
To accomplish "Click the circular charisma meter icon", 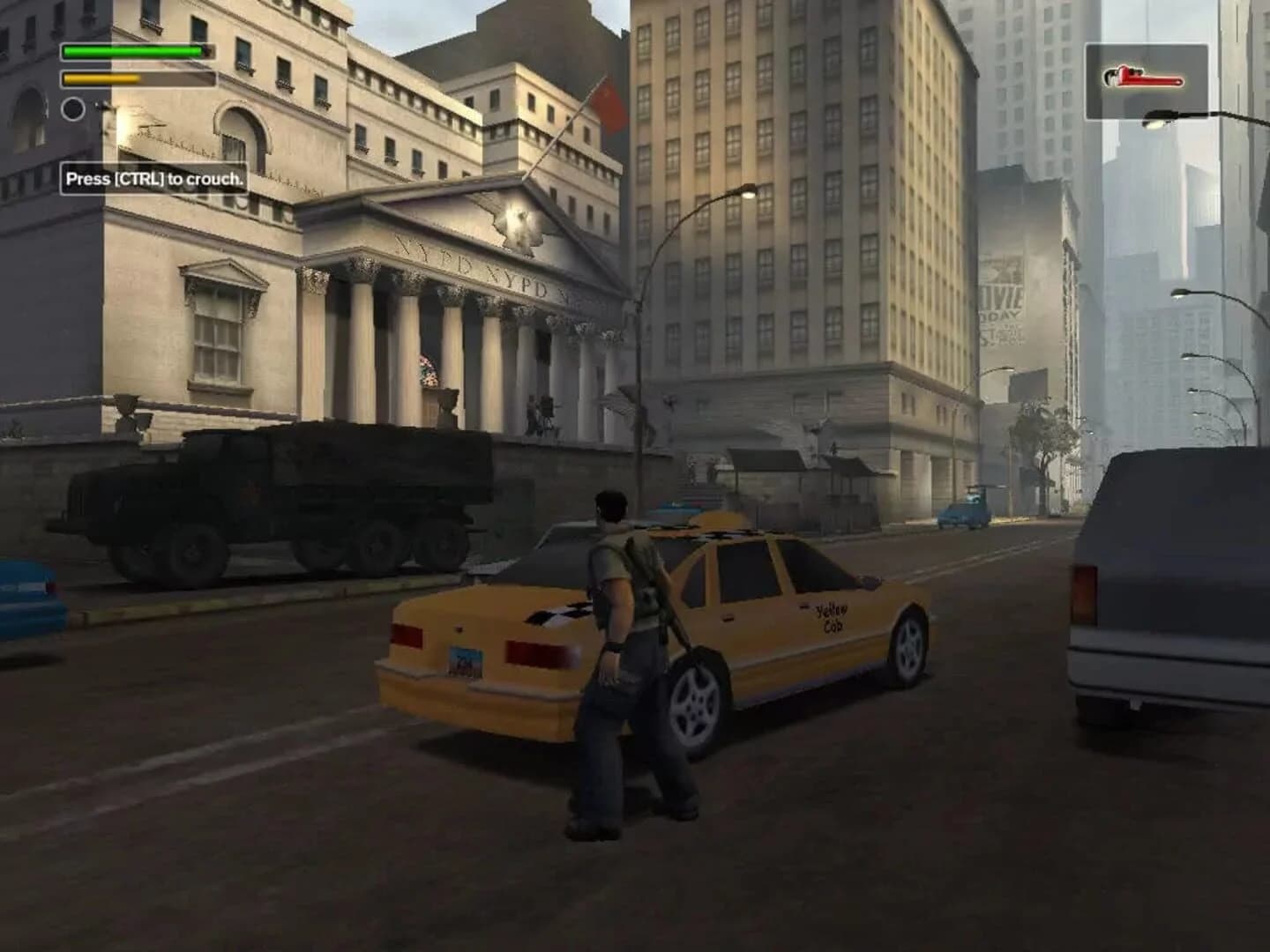I will pyautogui.click(x=72, y=110).
